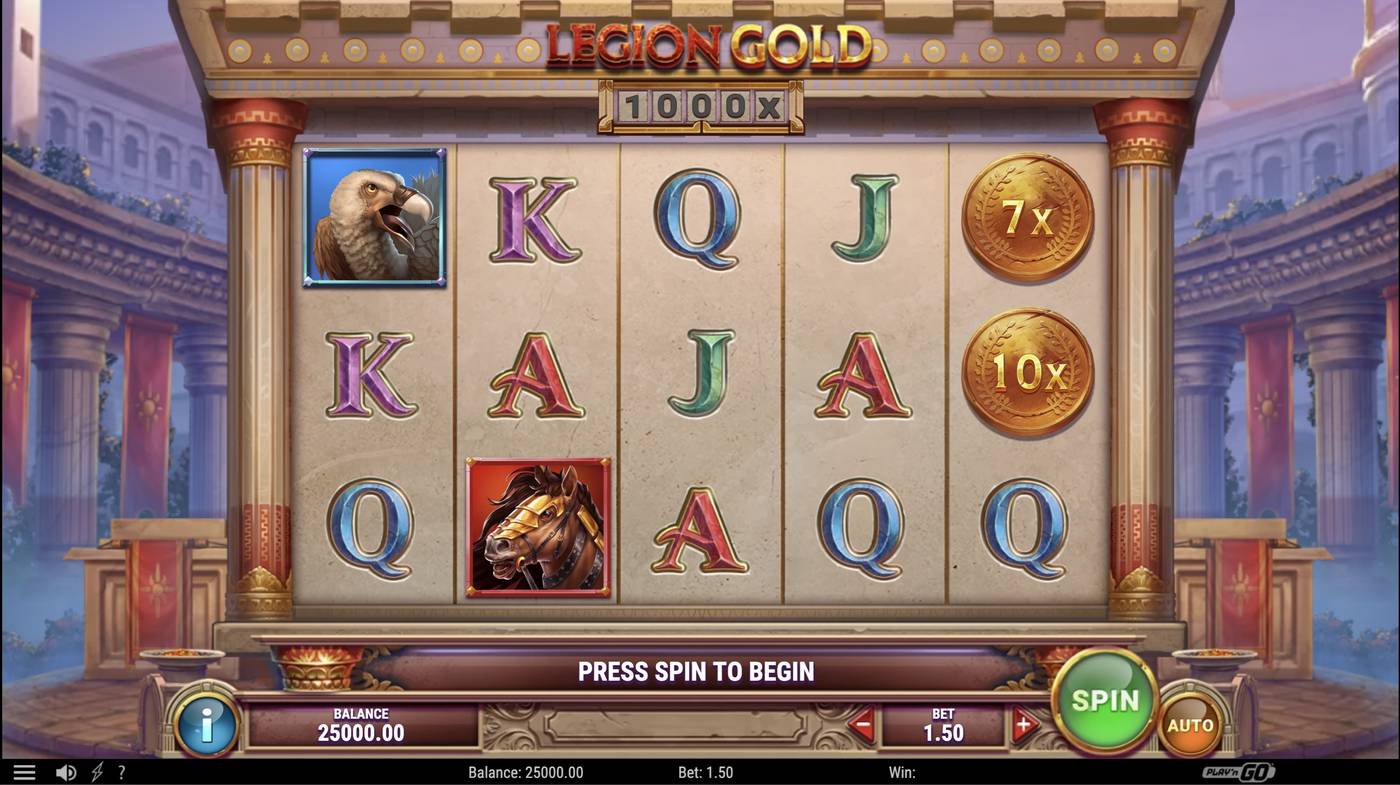The width and height of the screenshot is (1400, 785).
Task: Increase the bet with the plus button
Action: 1023,725
